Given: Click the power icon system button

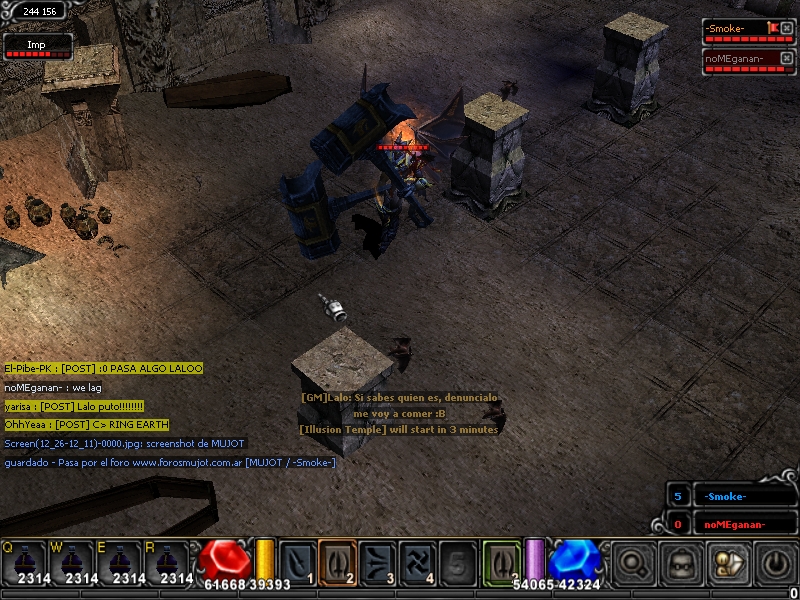Looking at the screenshot, I should tap(775, 564).
